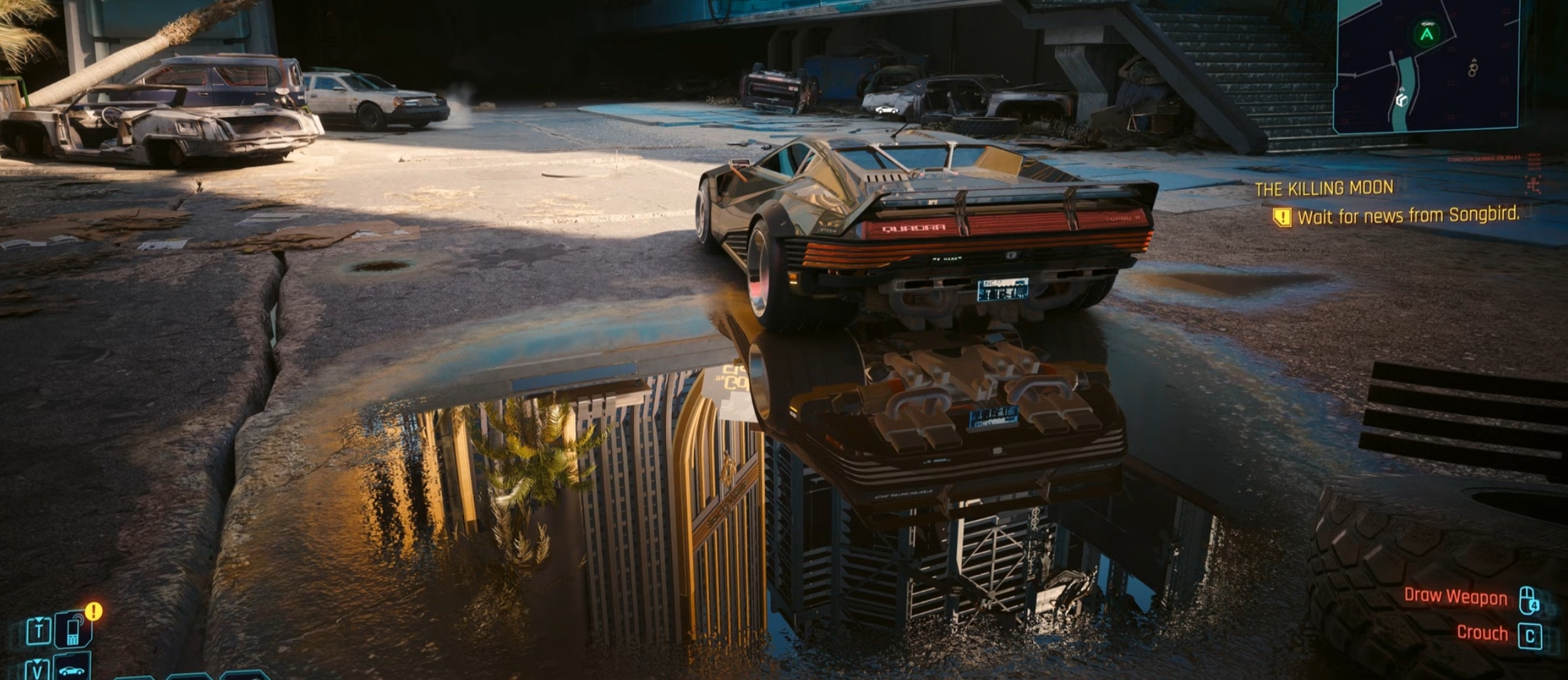Screen dimensions: 1568x680
Task: Open the phone icon with yellow alert
Action: tap(73, 629)
